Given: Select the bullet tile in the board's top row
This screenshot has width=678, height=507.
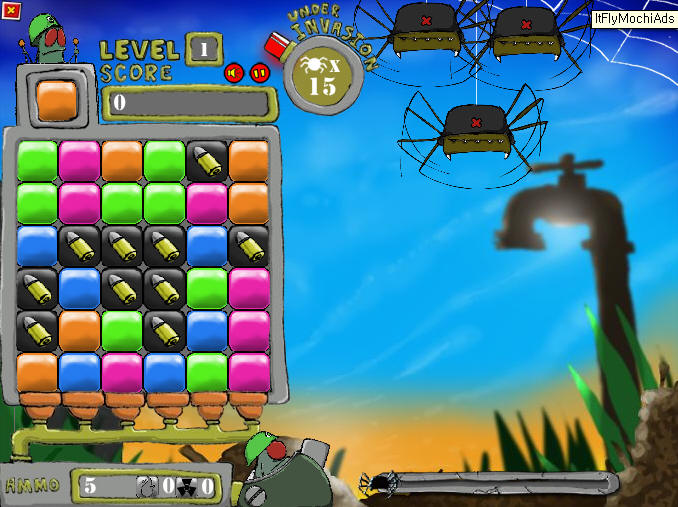Looking at the screenshot, I should tap(207, 160).
